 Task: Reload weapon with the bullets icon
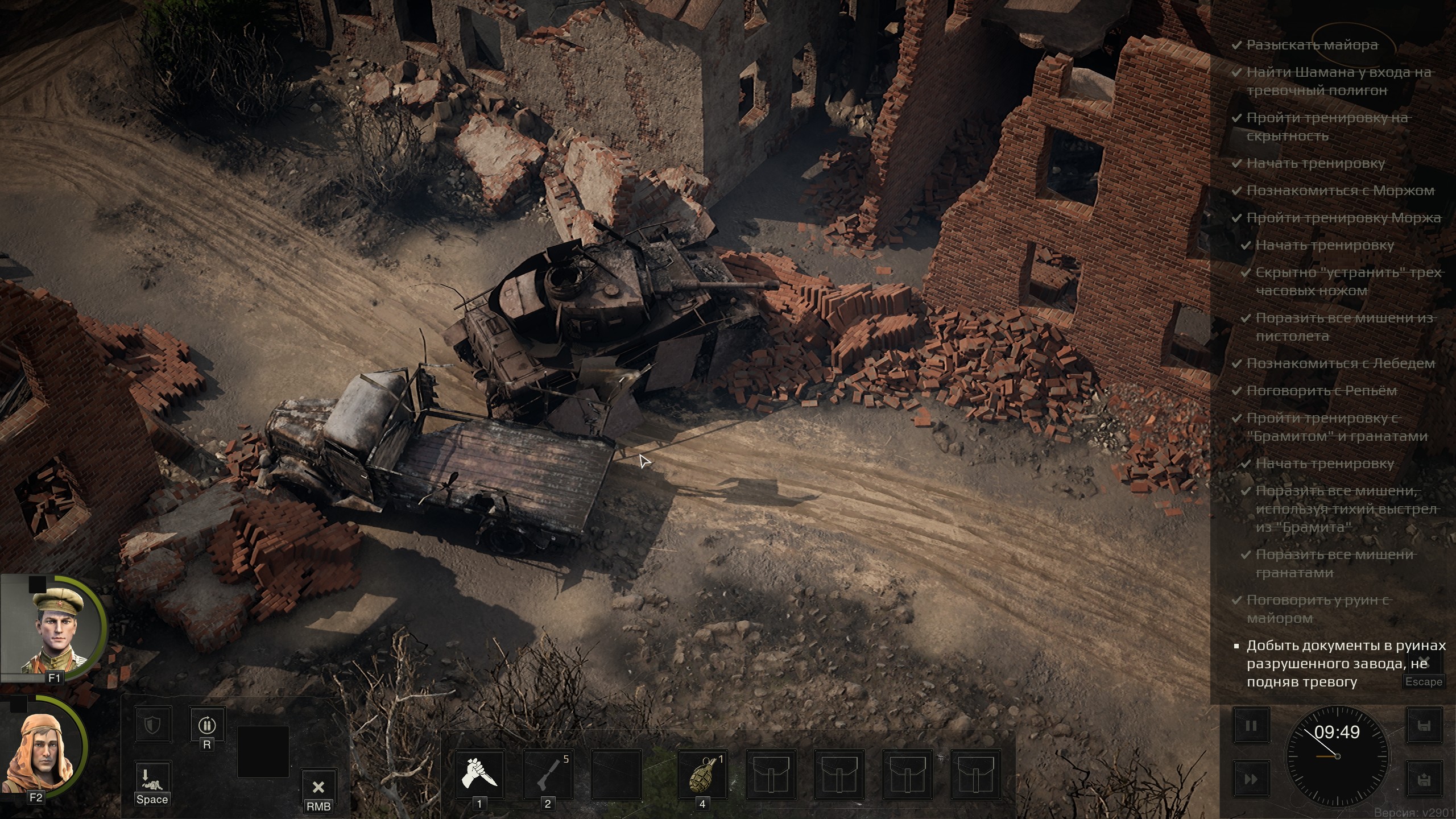[206, 725]
